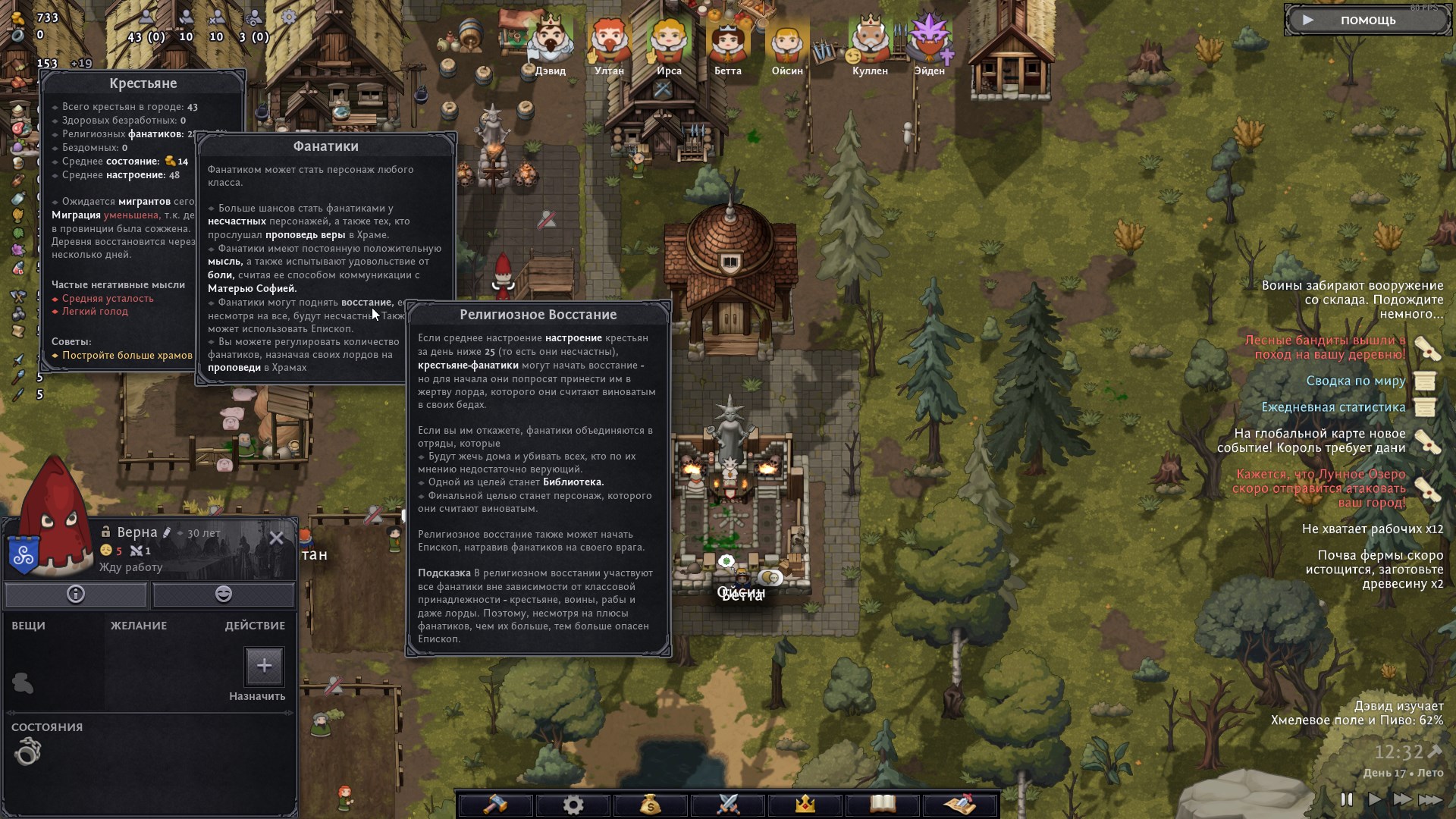Open the book research menu
The image size is (1456, 819).
click(883, 804)
